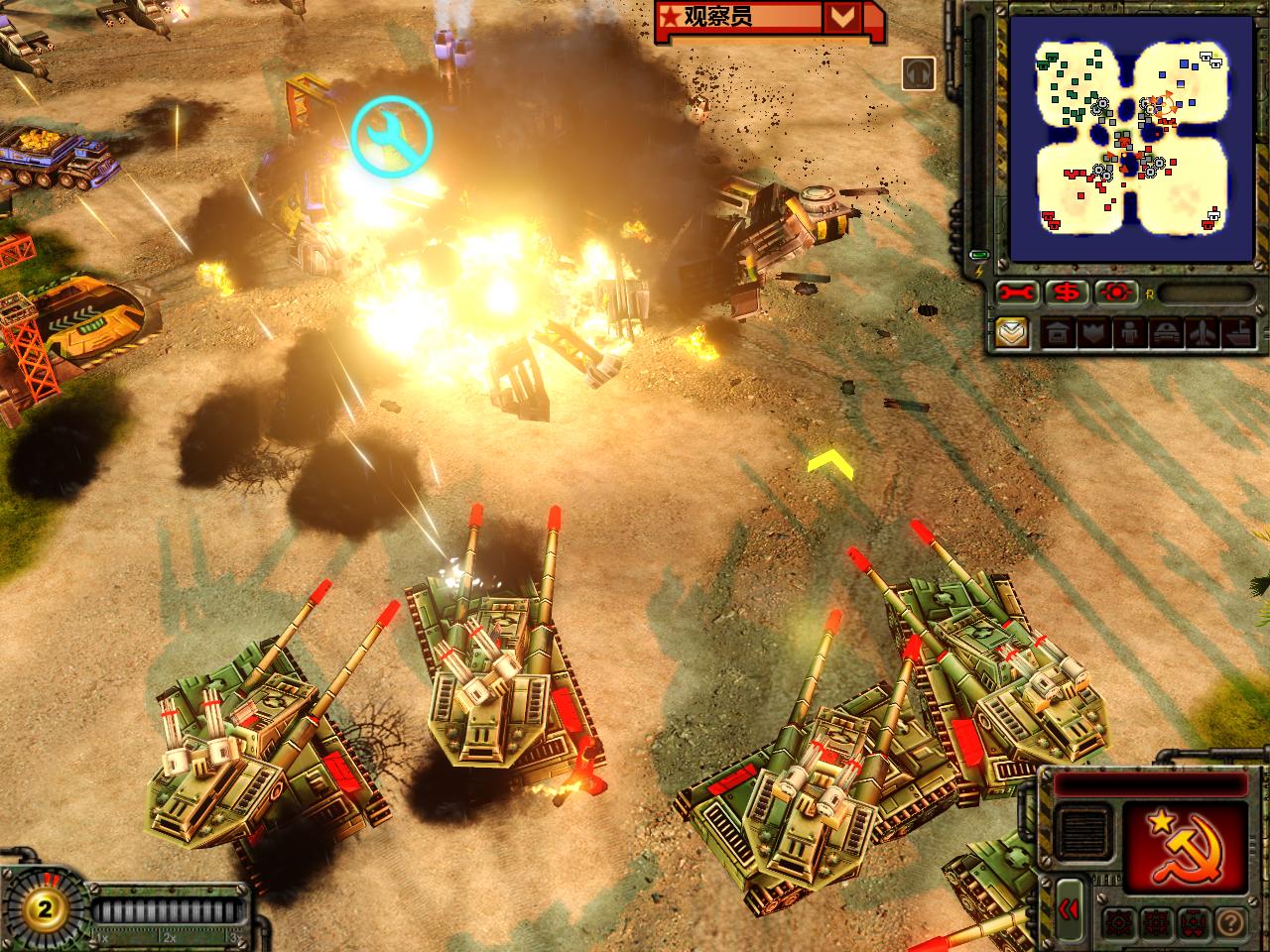
Task: Open the question mark help button
Action: [x=1233, y=920]
